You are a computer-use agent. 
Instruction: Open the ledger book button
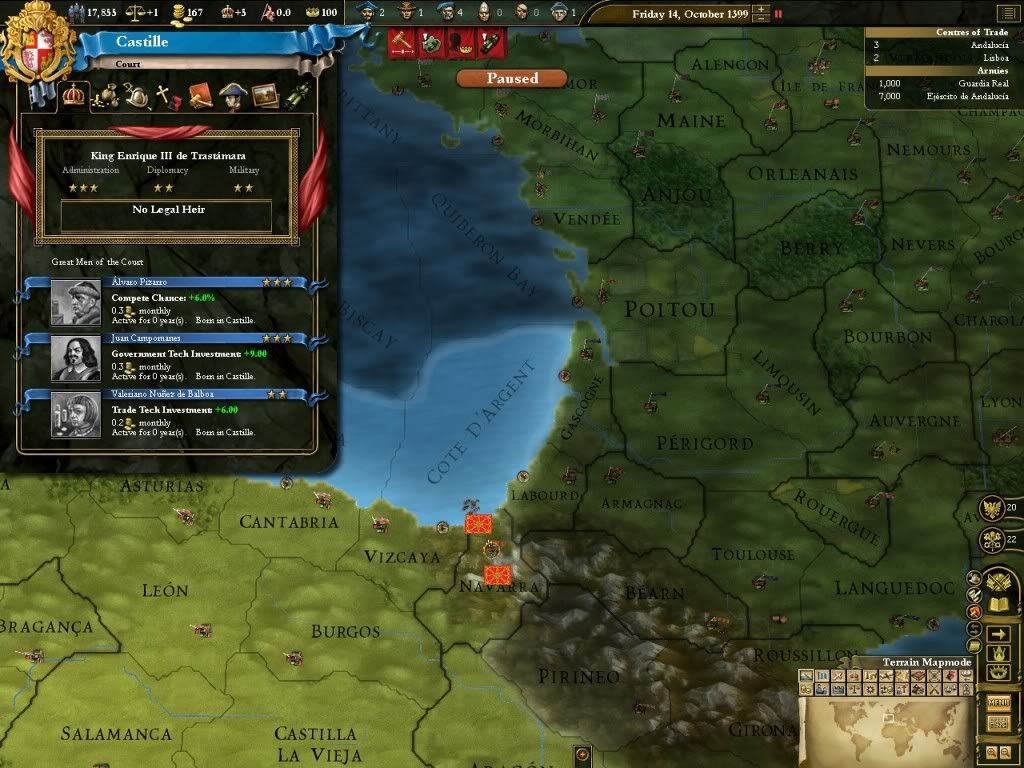(x=997, y=605)
